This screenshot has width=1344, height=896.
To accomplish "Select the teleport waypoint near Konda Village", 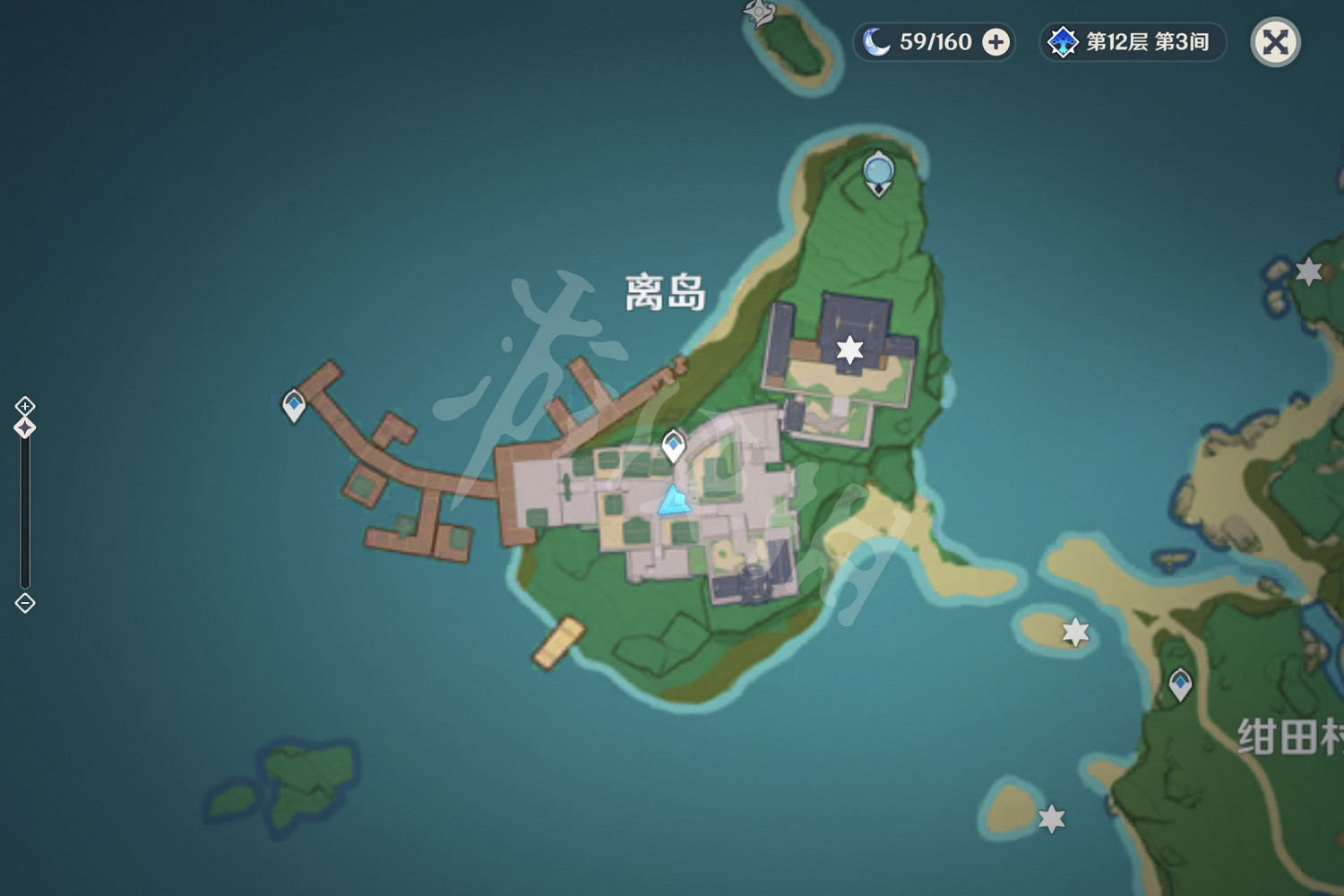I will click(x=1182, y=683).
